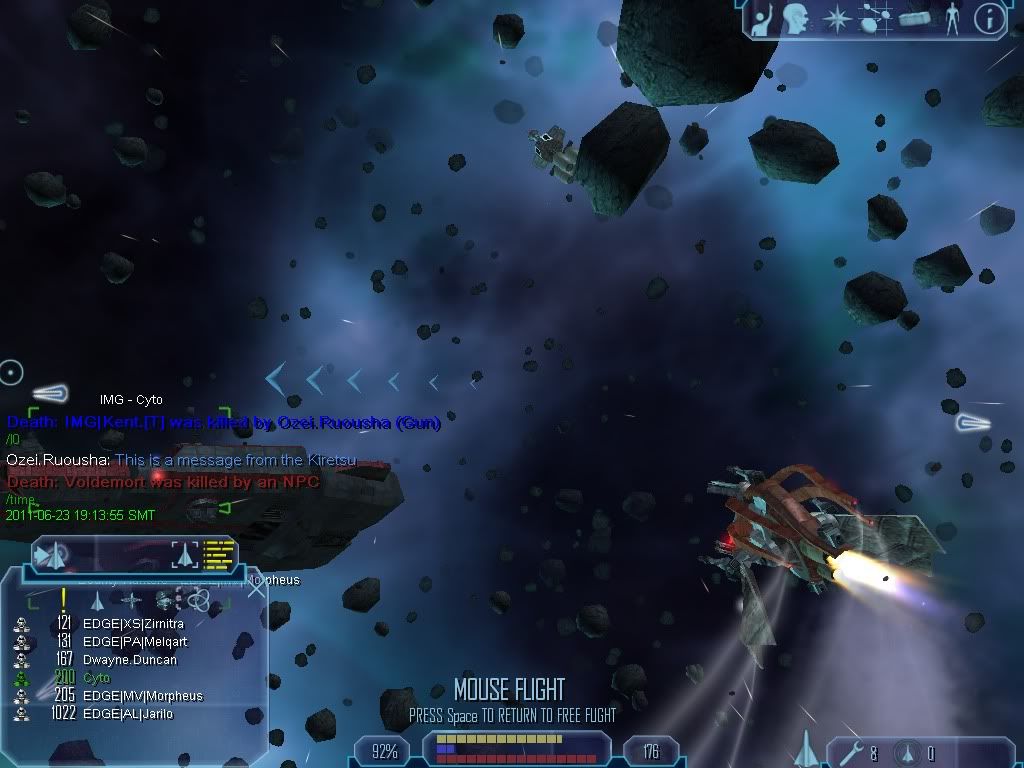
Task: Open the Inventory cargo icon
Action: click(x=914, y=19)
